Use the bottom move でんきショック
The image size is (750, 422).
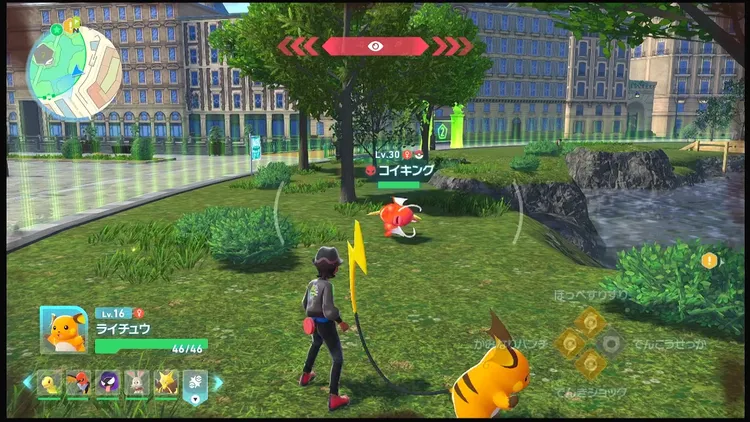[x=590, y=364]
